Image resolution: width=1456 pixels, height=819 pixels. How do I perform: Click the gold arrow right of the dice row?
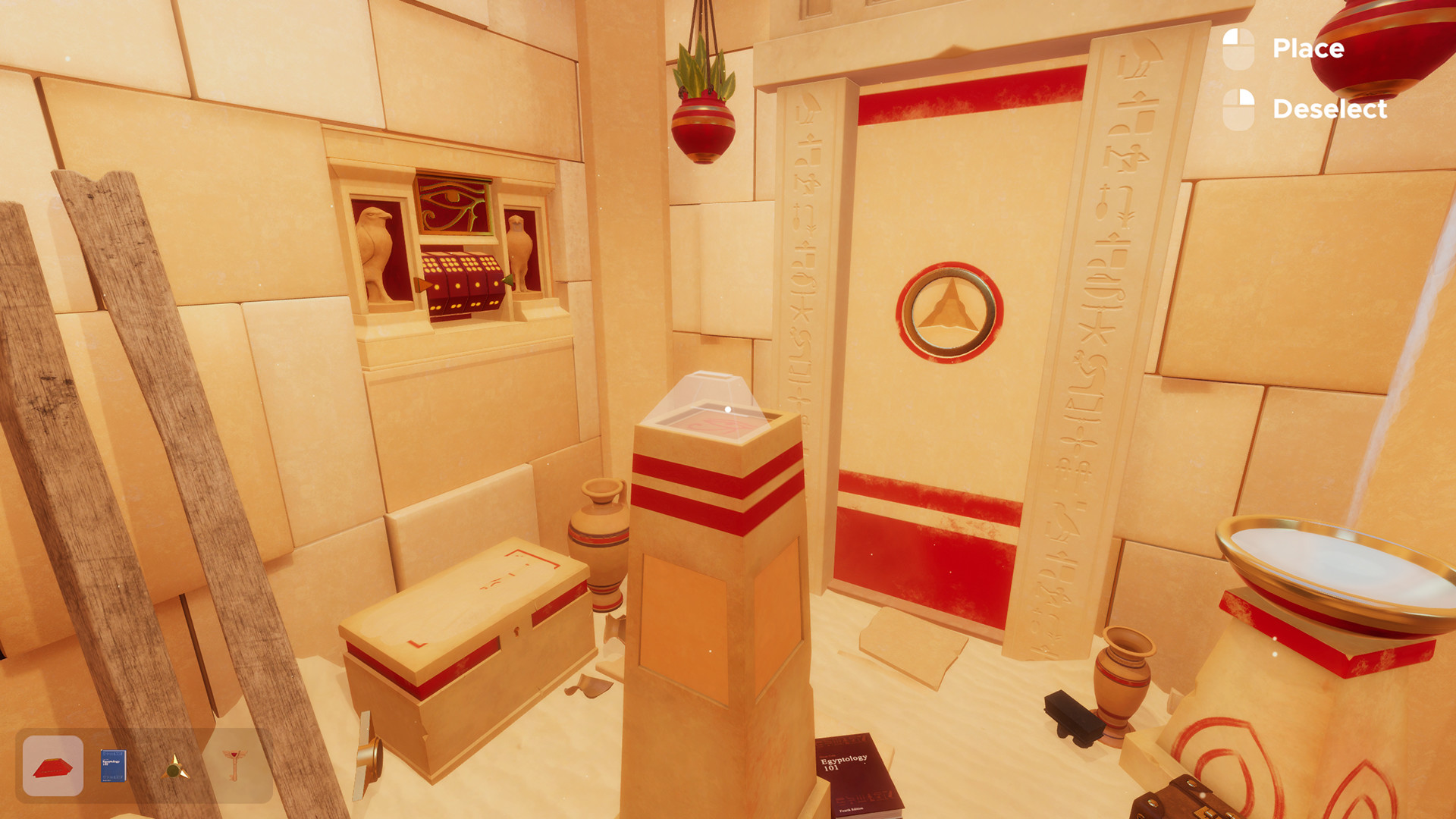tap(509, 281)
